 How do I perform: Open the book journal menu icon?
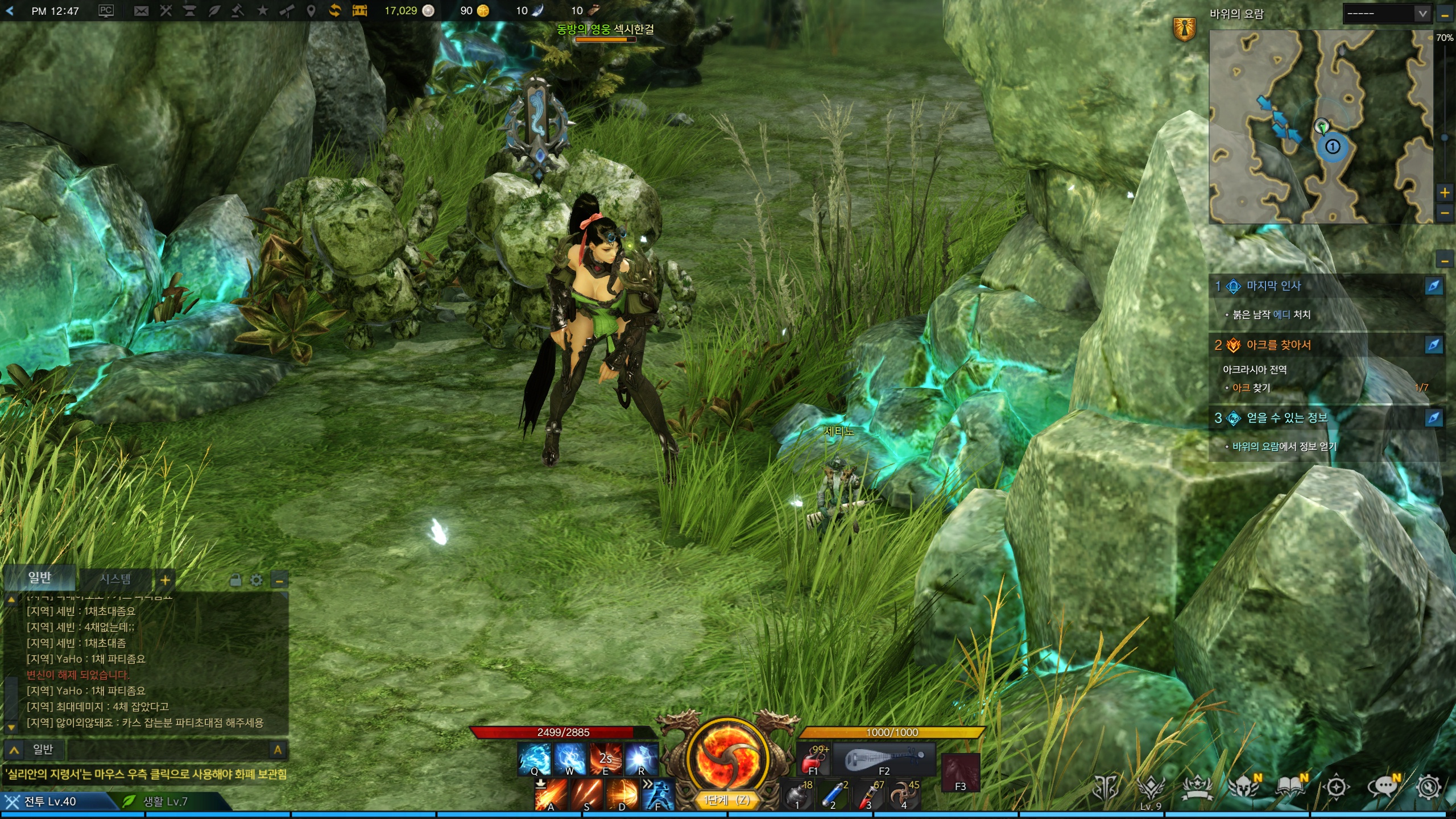click(1290, 788)
